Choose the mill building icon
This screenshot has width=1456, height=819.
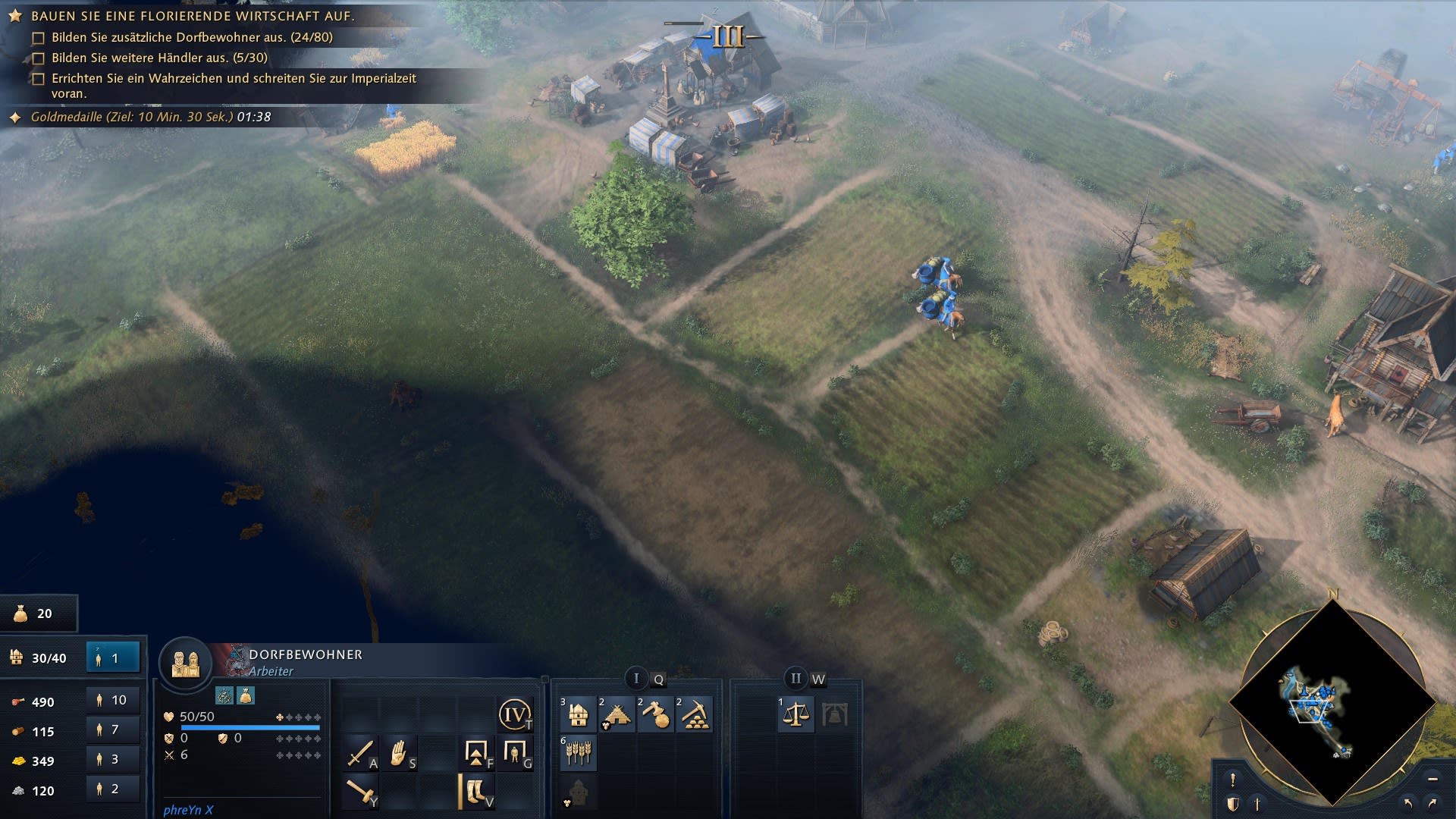(618, 714)
